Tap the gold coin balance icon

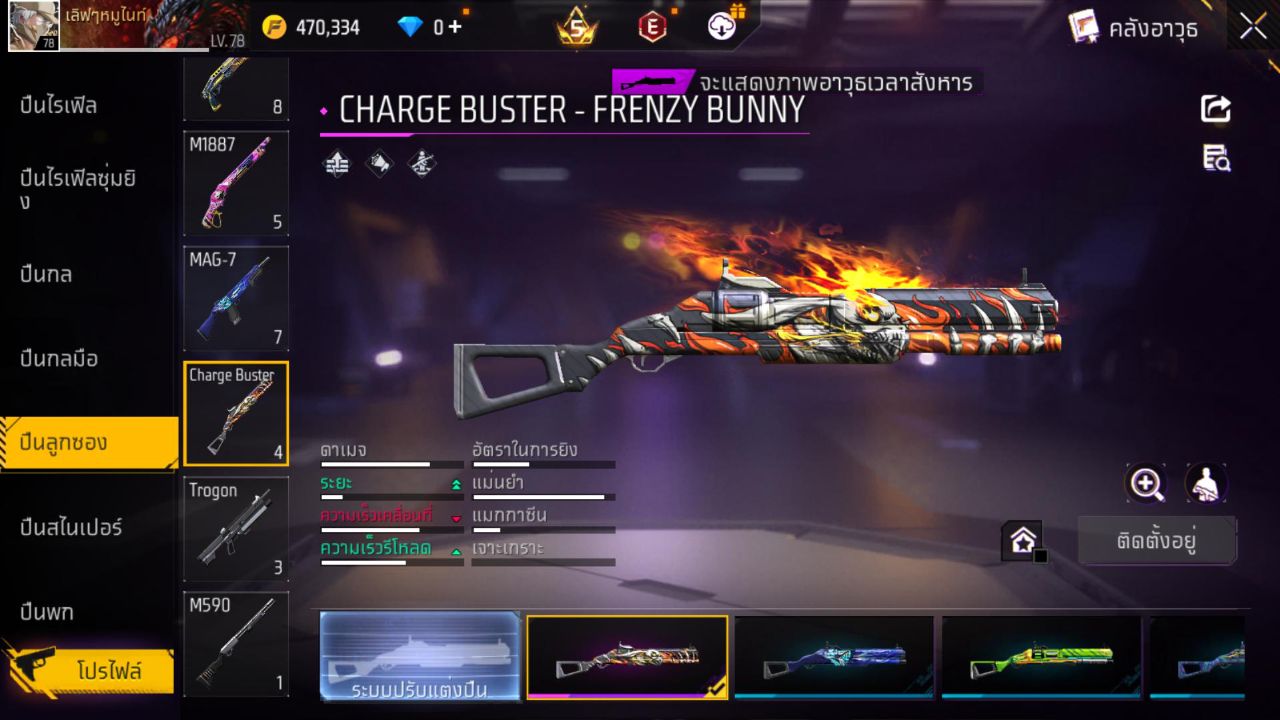271,27
